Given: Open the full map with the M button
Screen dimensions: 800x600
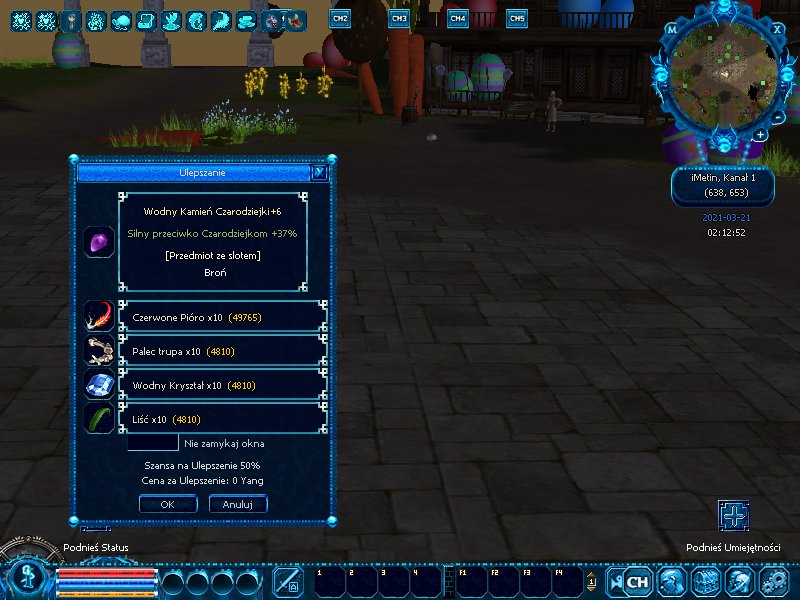Looking at the screenshot, I should [x=672, y=29].
